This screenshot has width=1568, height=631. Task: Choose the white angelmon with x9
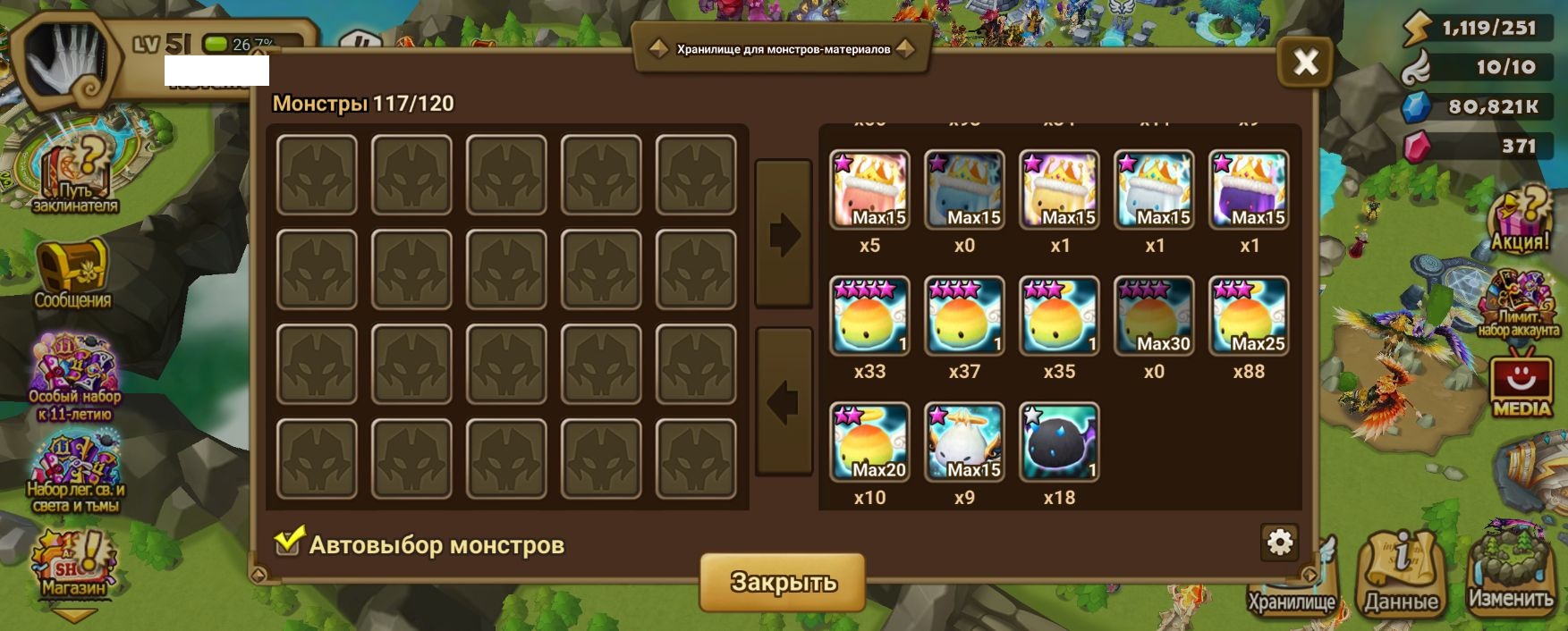click(964, 442)
